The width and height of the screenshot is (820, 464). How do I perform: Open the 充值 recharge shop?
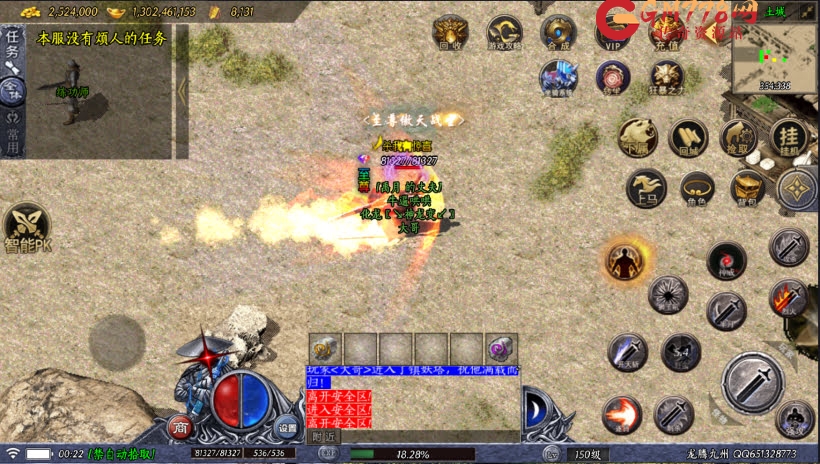click(665, 31)
